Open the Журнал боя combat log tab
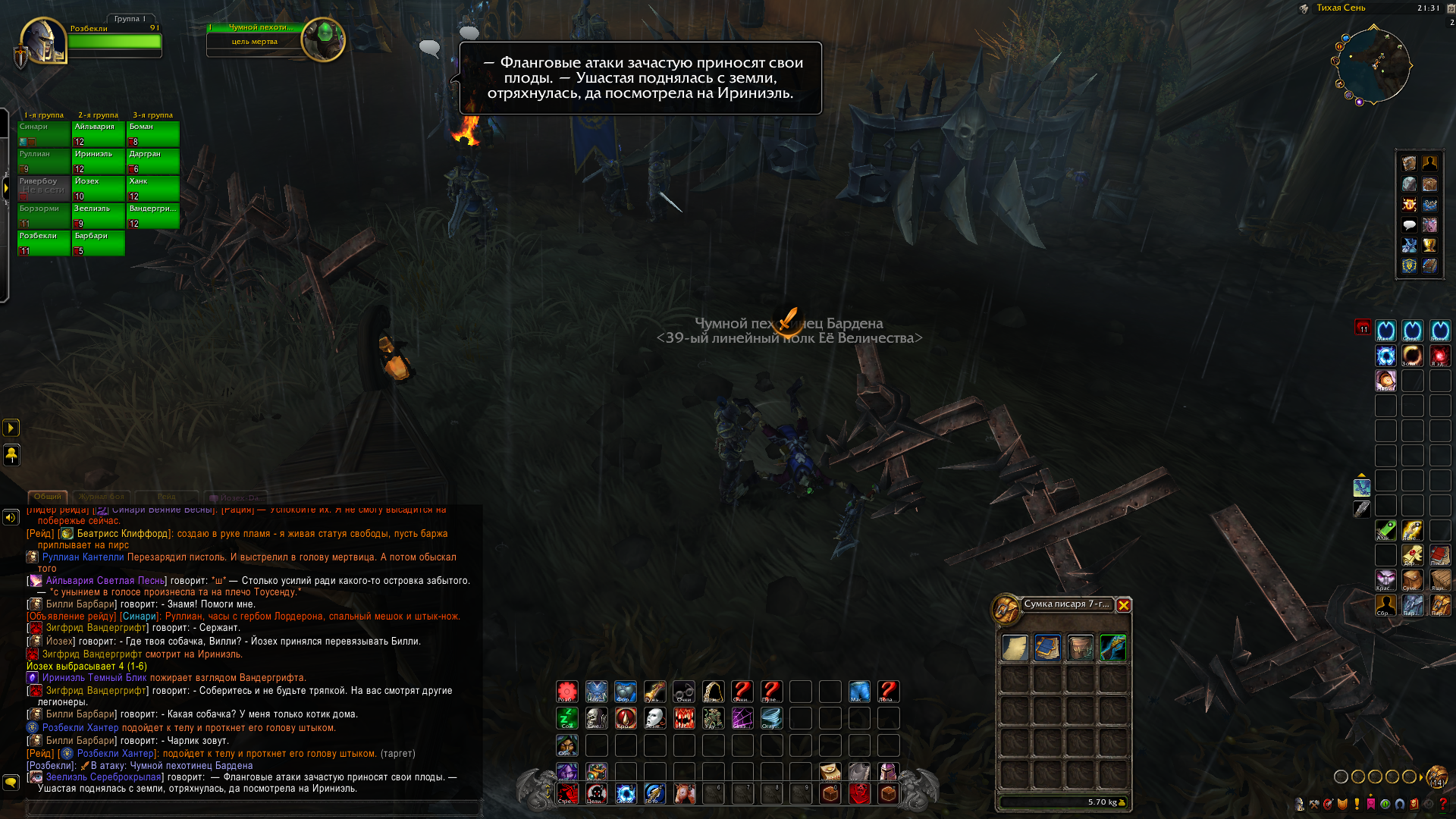 click(101, 497)
